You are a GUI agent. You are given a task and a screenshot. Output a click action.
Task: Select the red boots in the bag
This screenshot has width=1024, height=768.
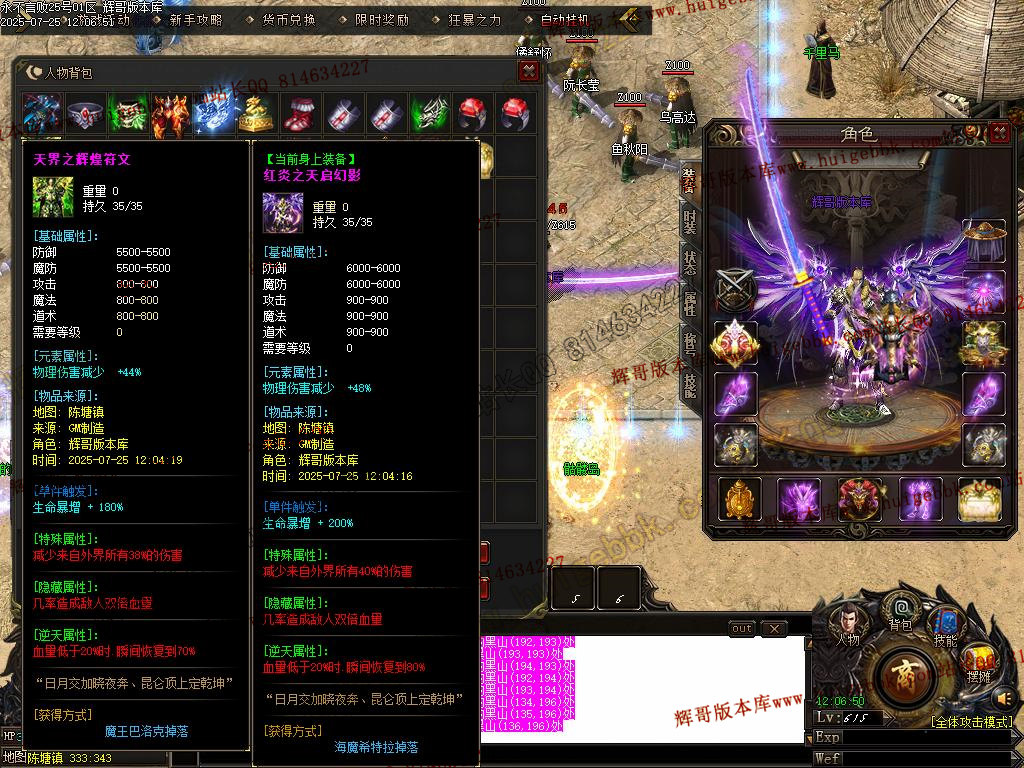299,113
